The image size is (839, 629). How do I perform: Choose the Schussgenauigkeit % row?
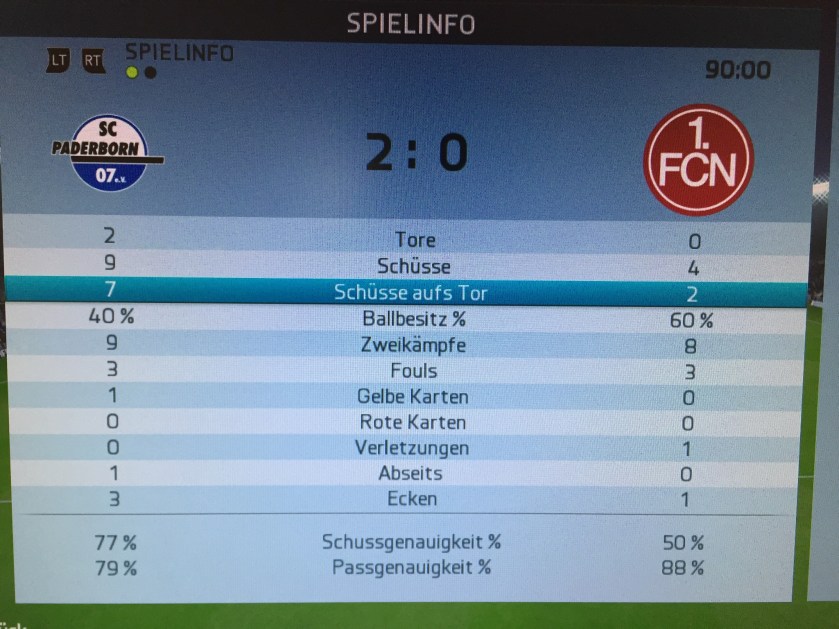click(411, 542)
